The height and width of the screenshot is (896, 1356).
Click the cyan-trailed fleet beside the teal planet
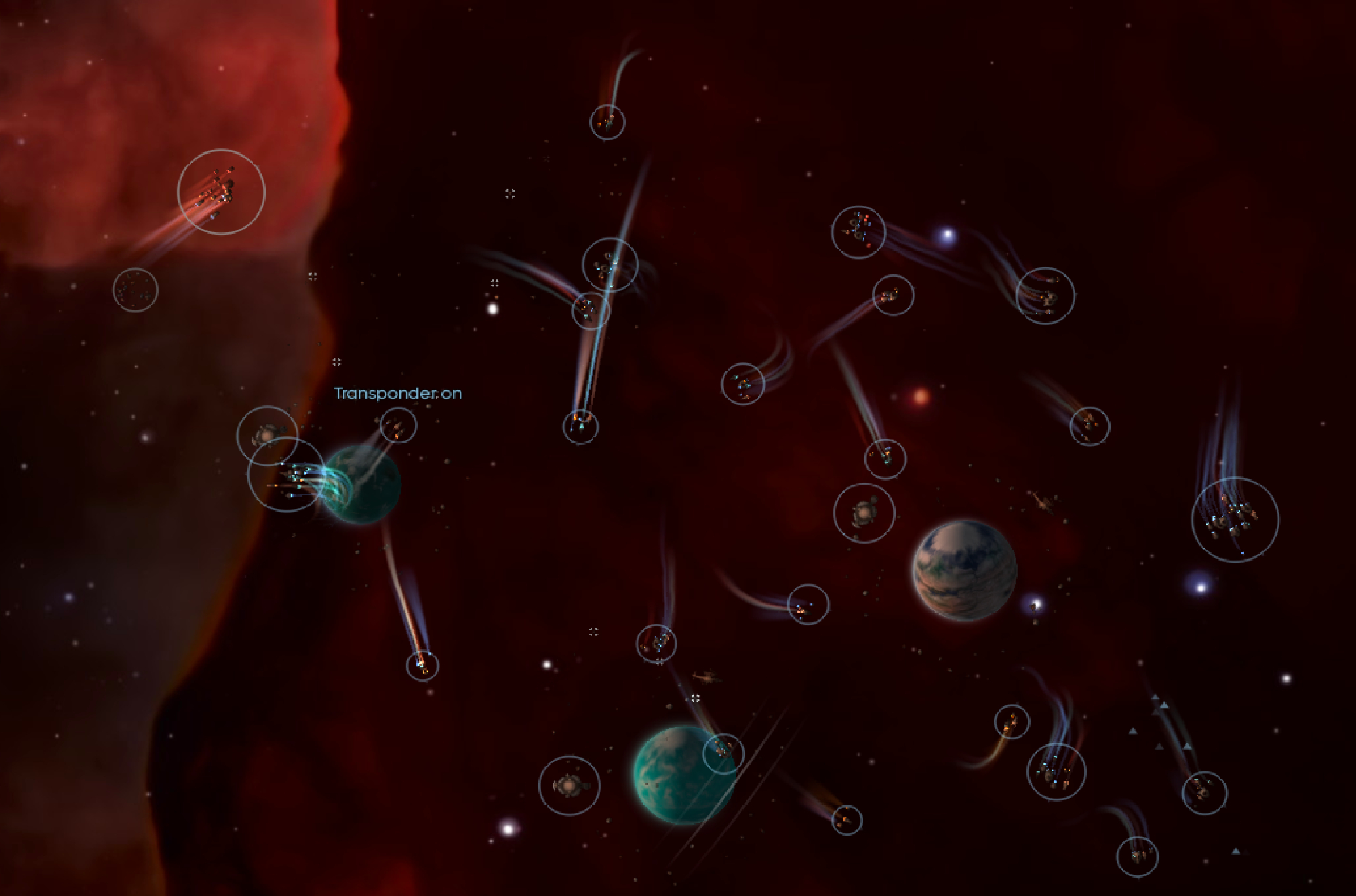pyautogui.click(x=286, y=474)
